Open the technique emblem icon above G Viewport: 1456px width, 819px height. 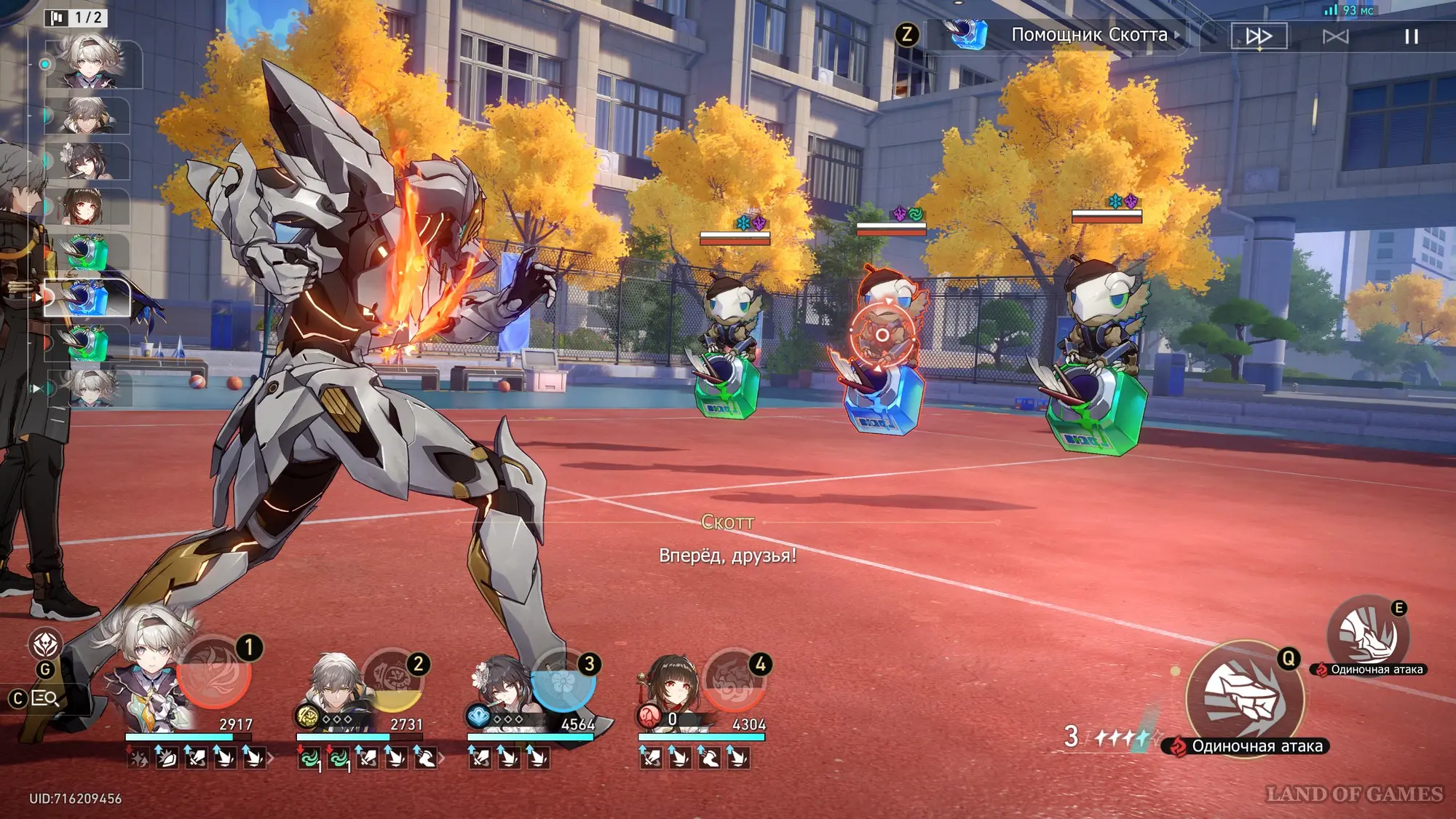(x=45, y=644)
